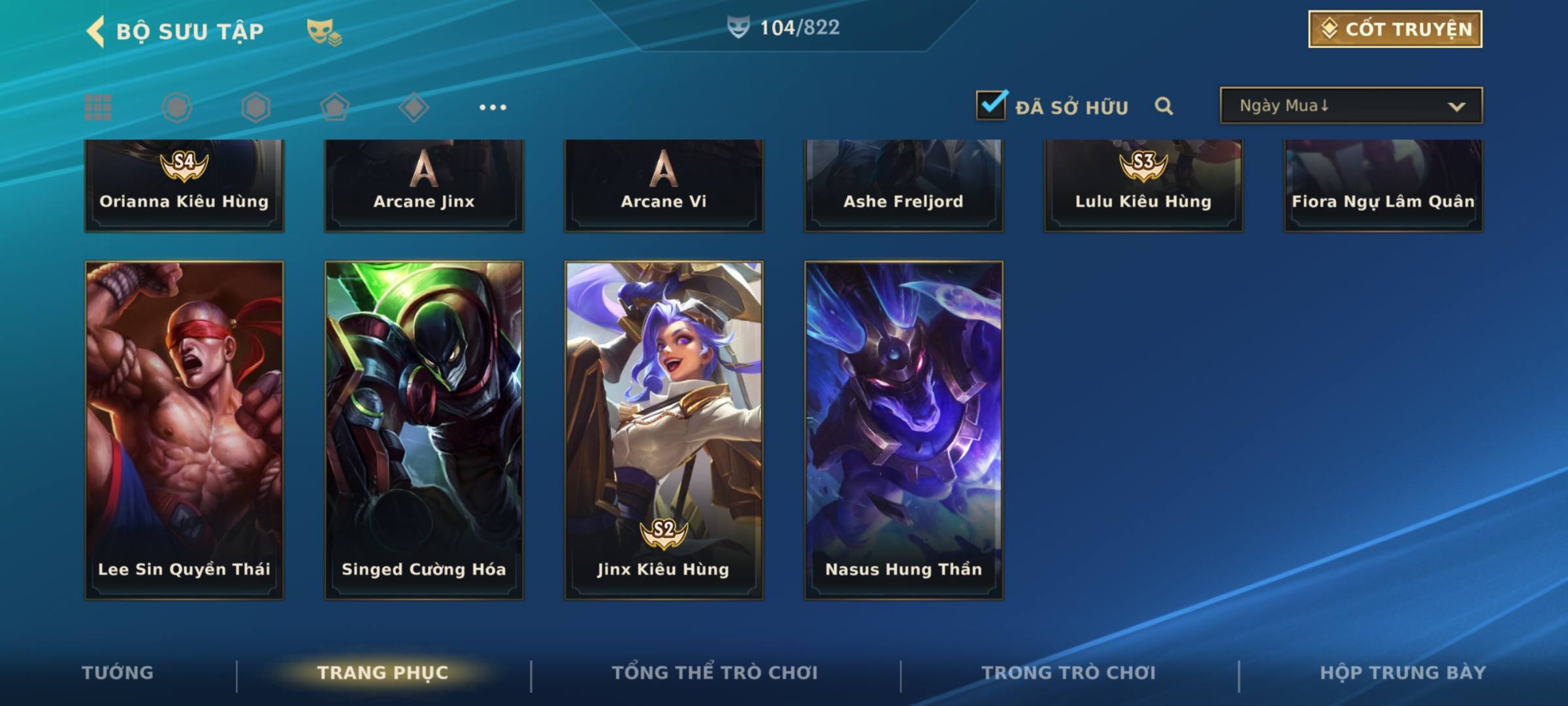The height and width of the screenshot is (706, 1568).
Task: Go to the Hộp Trưng Bày tab
Action: coord(1403,673)
